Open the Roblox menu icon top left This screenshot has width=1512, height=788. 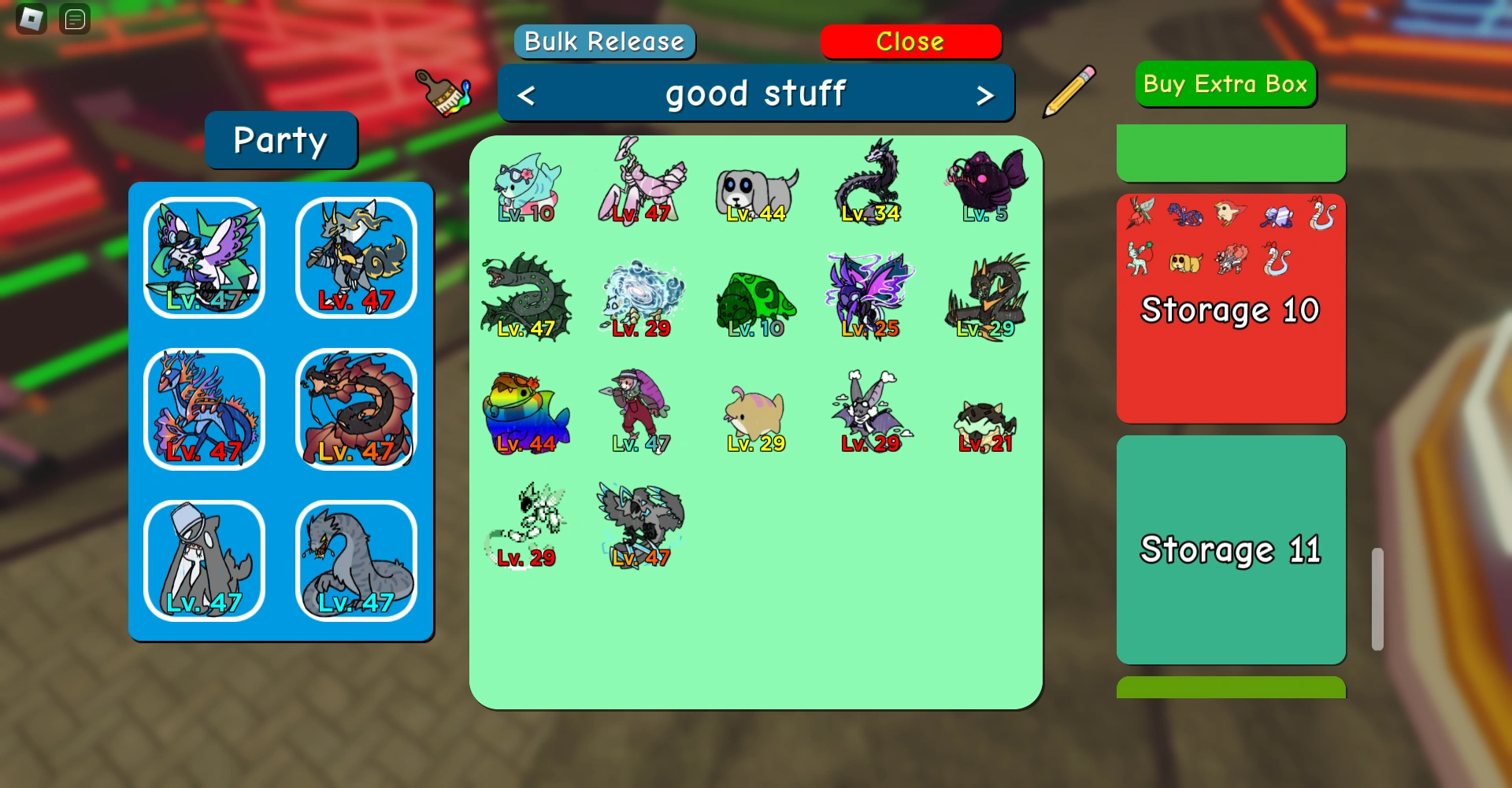coord(30,18)
